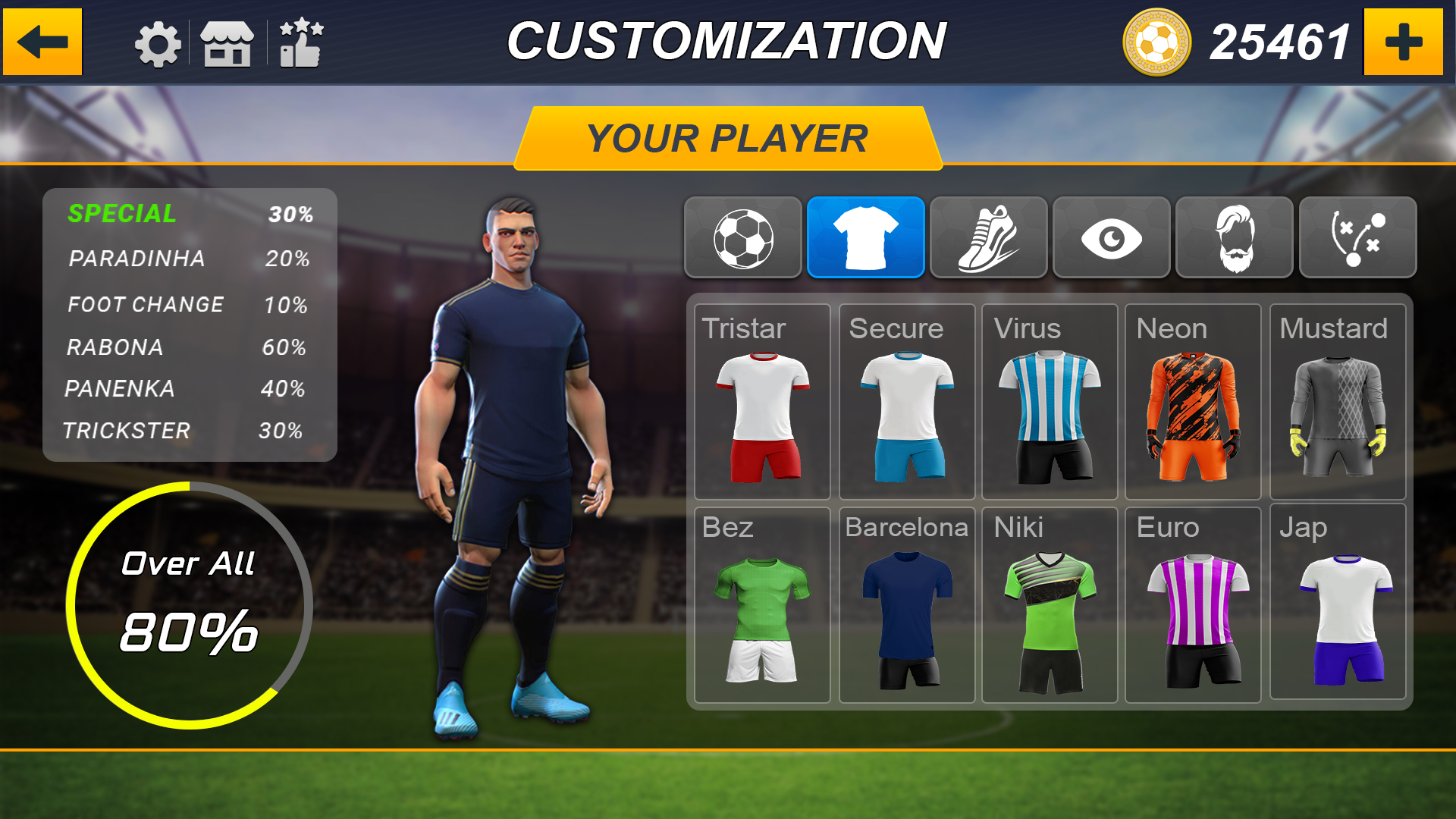This screenshot has width=1456, height=819.
Task: Select the jersey customization tab icon
Action: pyautogui.click(x=866, y=237)
